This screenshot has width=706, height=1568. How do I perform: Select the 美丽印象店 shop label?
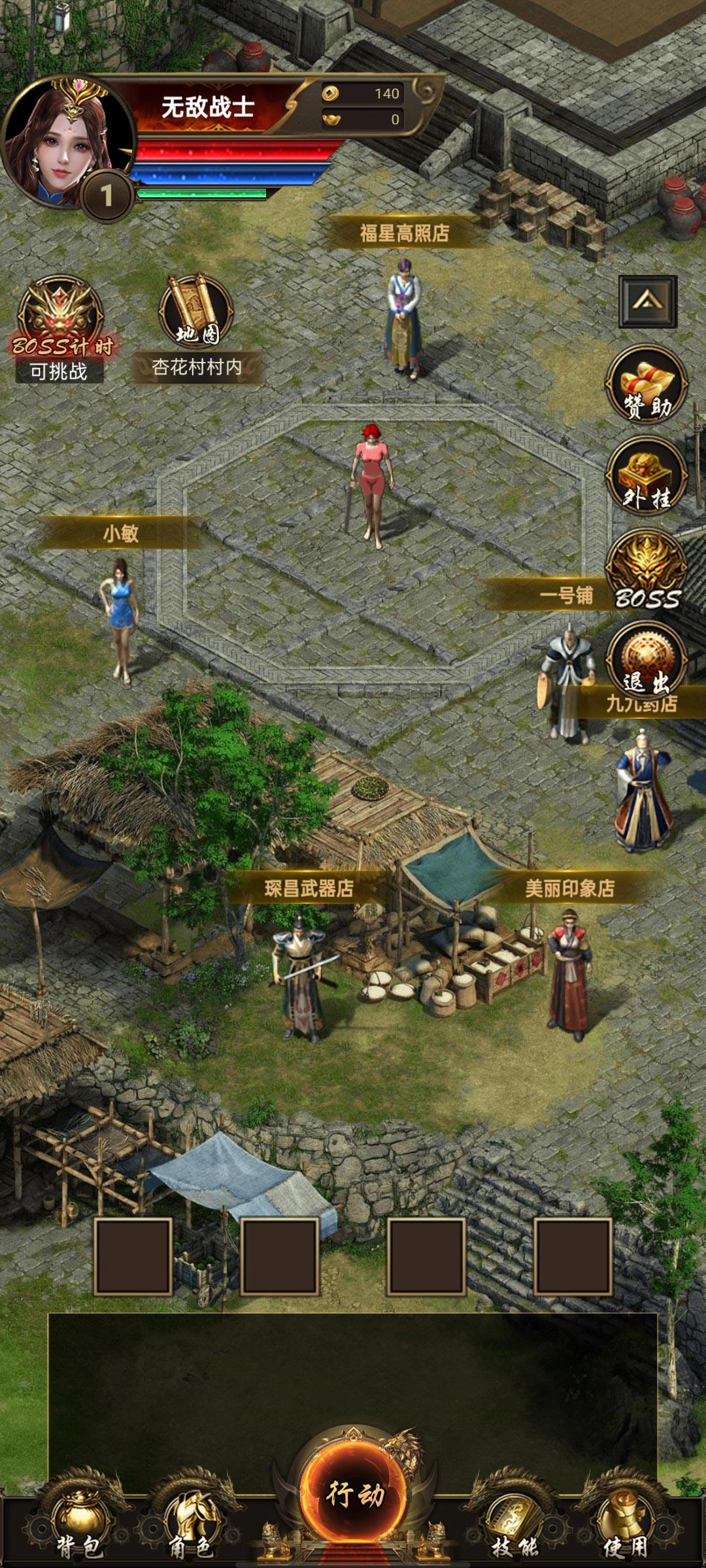569,889
